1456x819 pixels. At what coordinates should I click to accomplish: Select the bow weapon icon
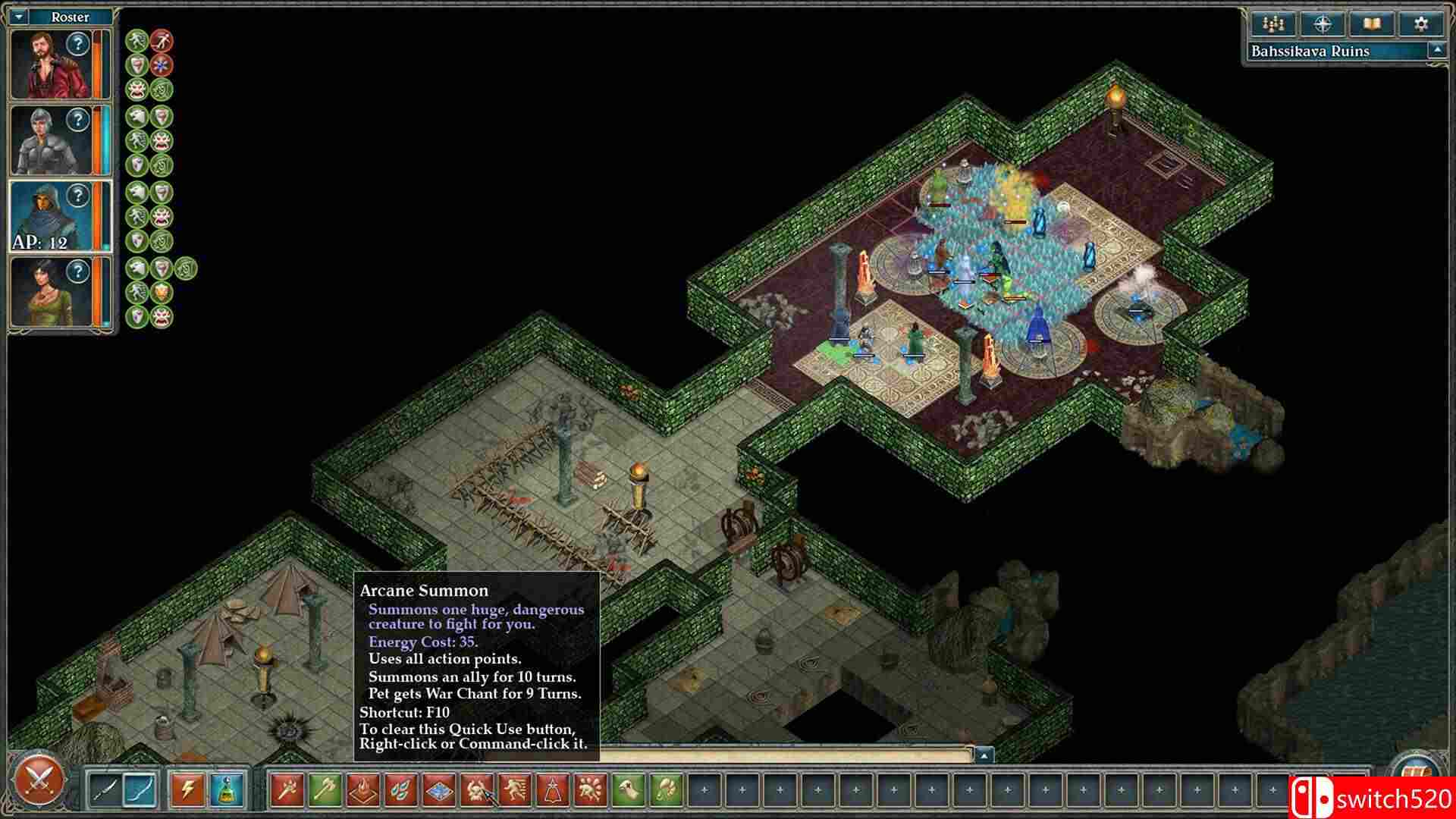coord(139,789)
